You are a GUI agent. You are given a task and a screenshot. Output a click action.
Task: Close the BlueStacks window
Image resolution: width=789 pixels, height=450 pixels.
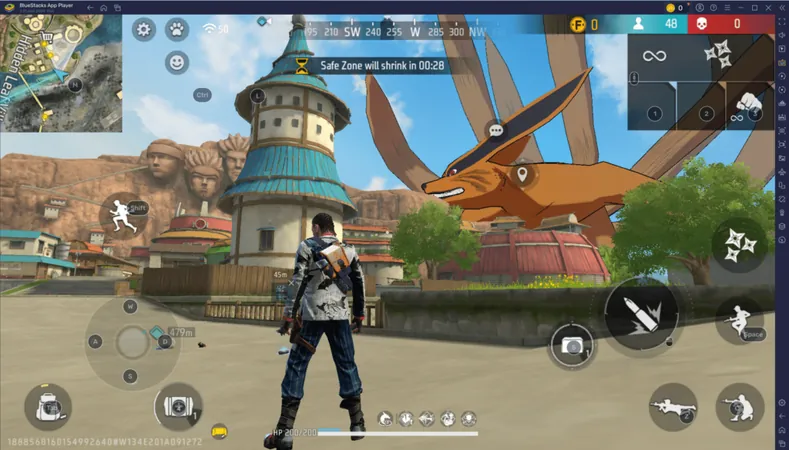click(x=779, y=7)
